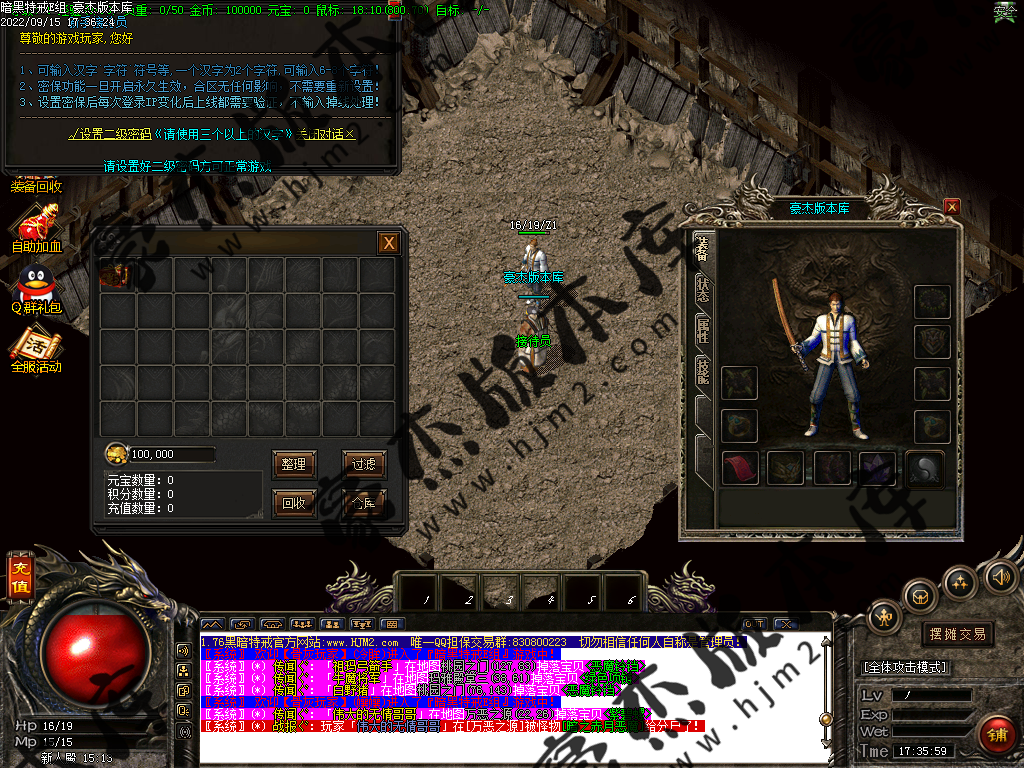Click the 整理 sort button

(x=294, y=464)
